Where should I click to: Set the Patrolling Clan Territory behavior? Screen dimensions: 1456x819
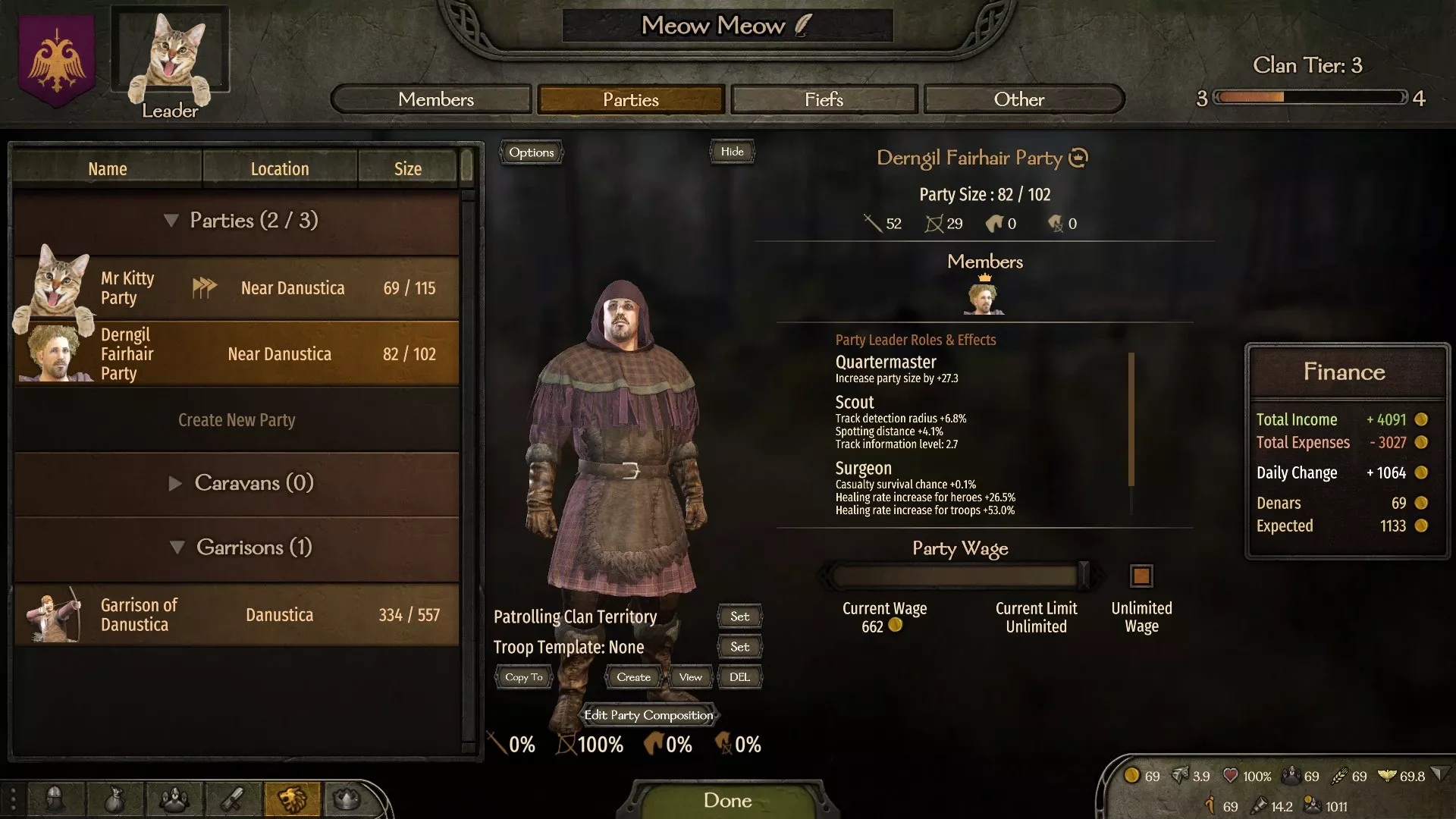coord(739,617)
